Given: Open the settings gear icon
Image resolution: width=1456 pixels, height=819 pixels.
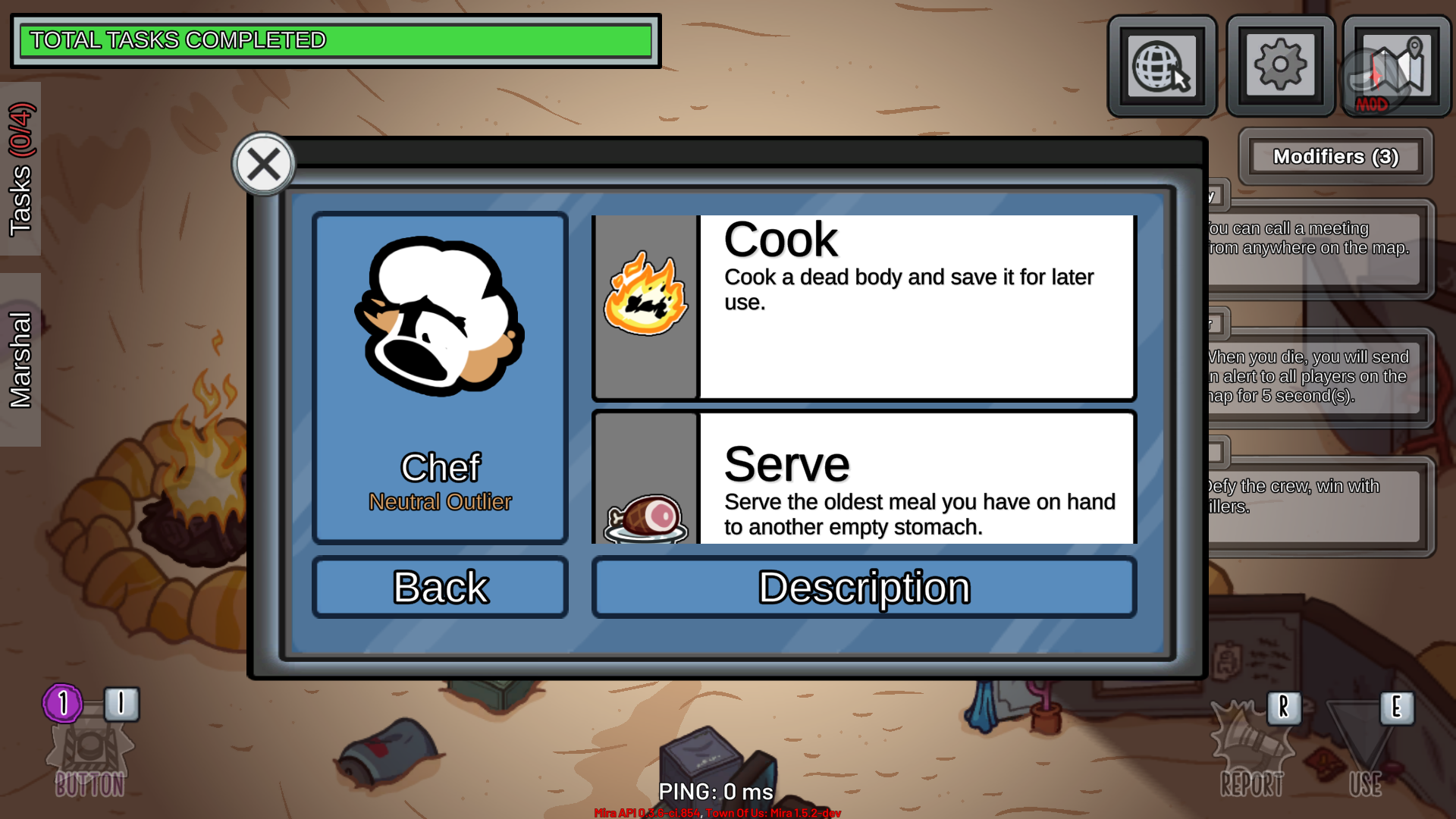Looking at the screenshot, I should (1280, 64).
